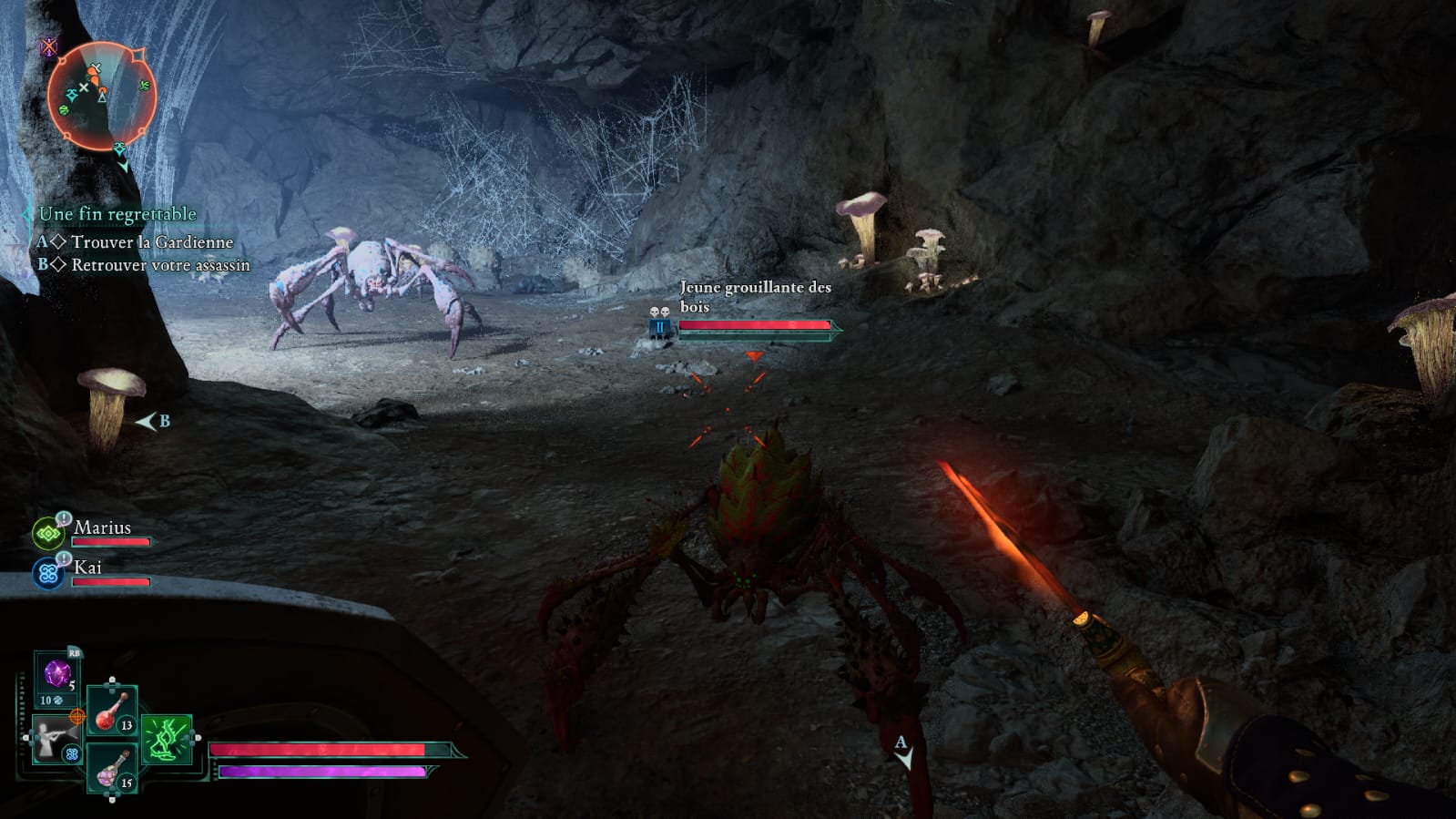Activate the green thorny vines ability
Screen dimensions: 1456x819
[x=167, y=739]
